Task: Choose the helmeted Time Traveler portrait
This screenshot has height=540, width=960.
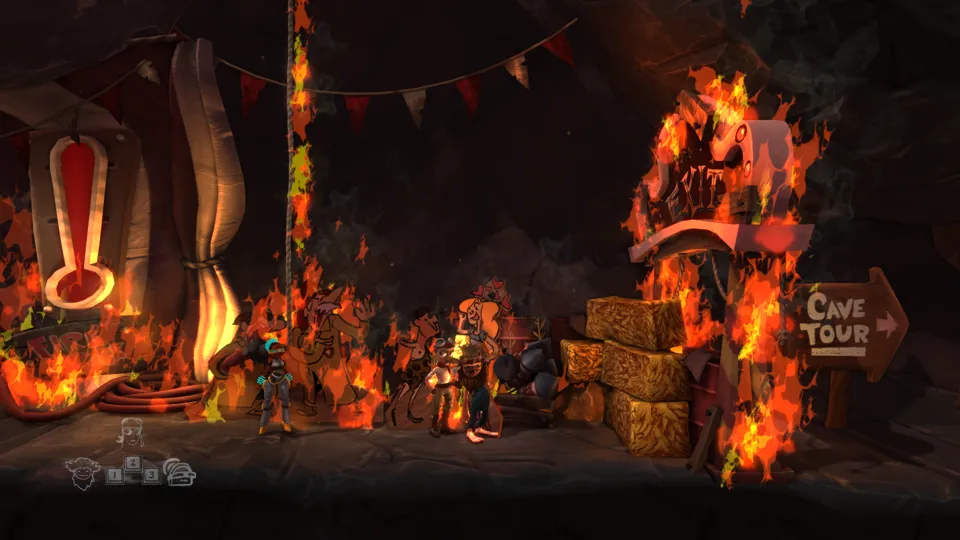Action: pos(181,472)
